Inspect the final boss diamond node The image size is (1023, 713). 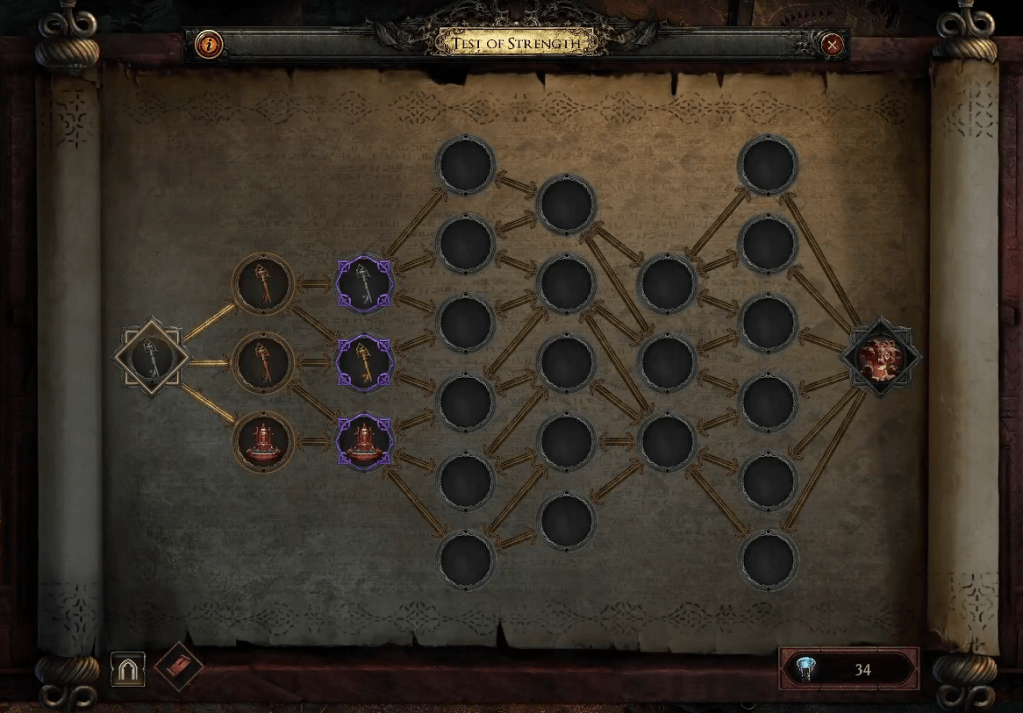point(881,357)
